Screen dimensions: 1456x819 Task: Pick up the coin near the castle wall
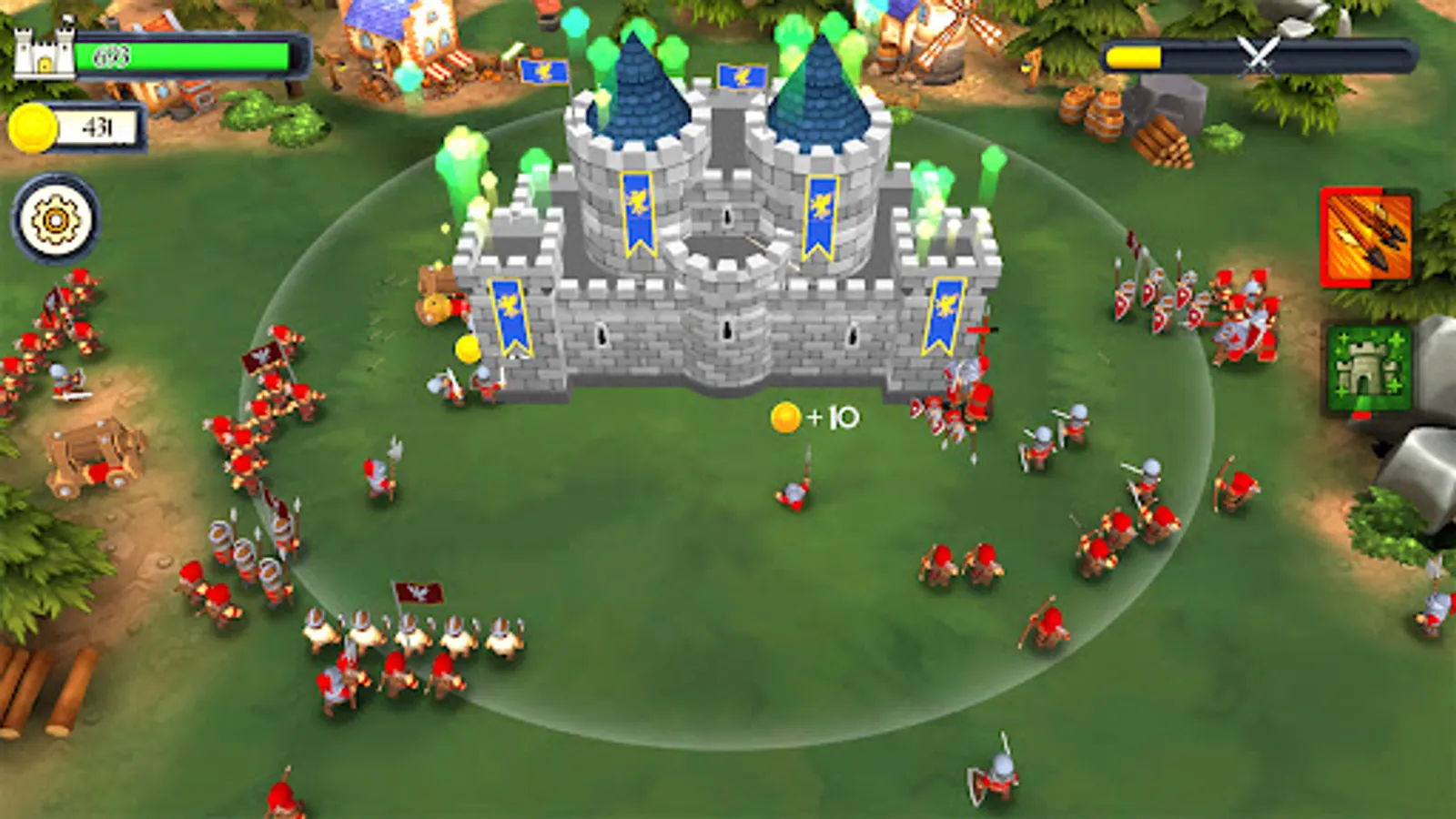pos(467,349)
